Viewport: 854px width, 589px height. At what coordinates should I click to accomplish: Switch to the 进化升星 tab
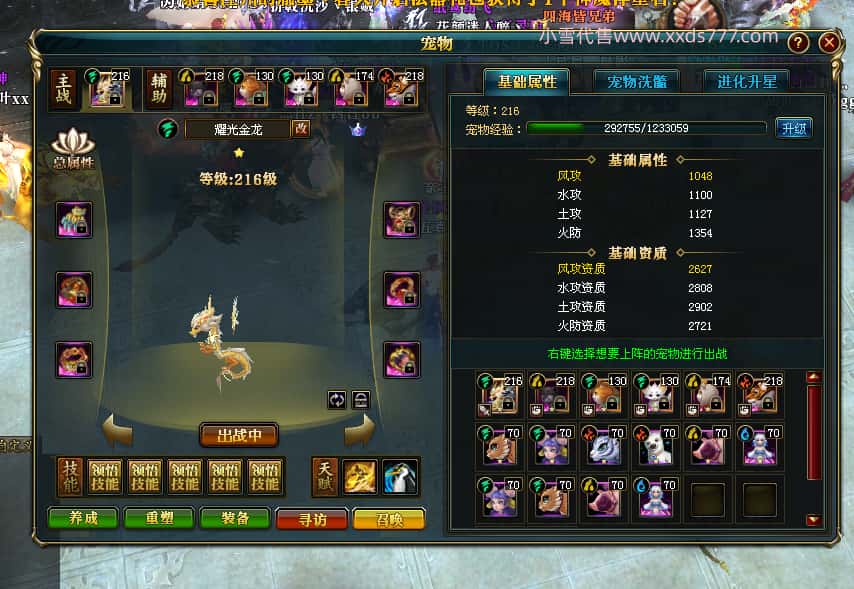tap(747, 81)
